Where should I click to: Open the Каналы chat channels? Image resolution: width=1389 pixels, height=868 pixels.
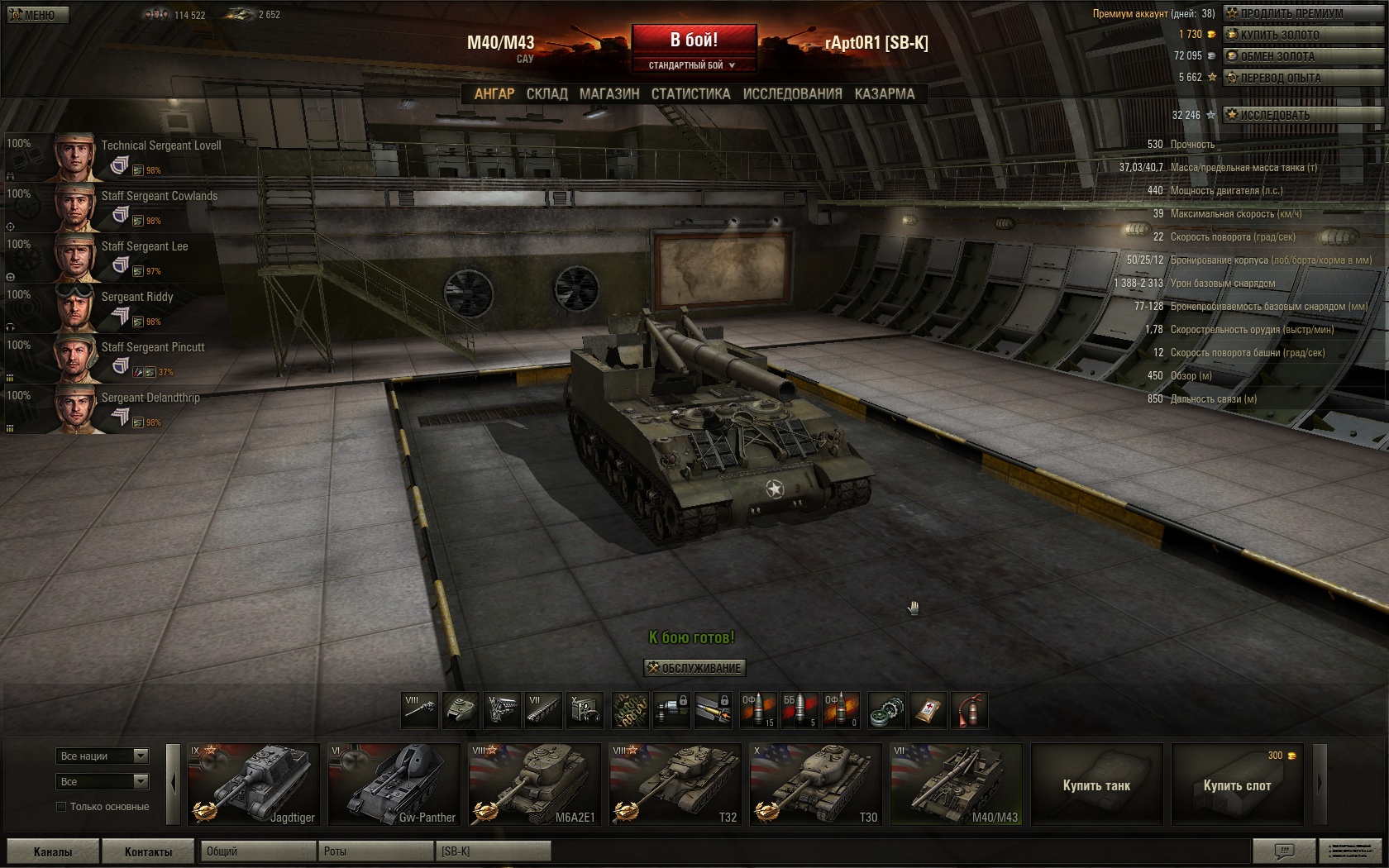(x=53, y=851)
